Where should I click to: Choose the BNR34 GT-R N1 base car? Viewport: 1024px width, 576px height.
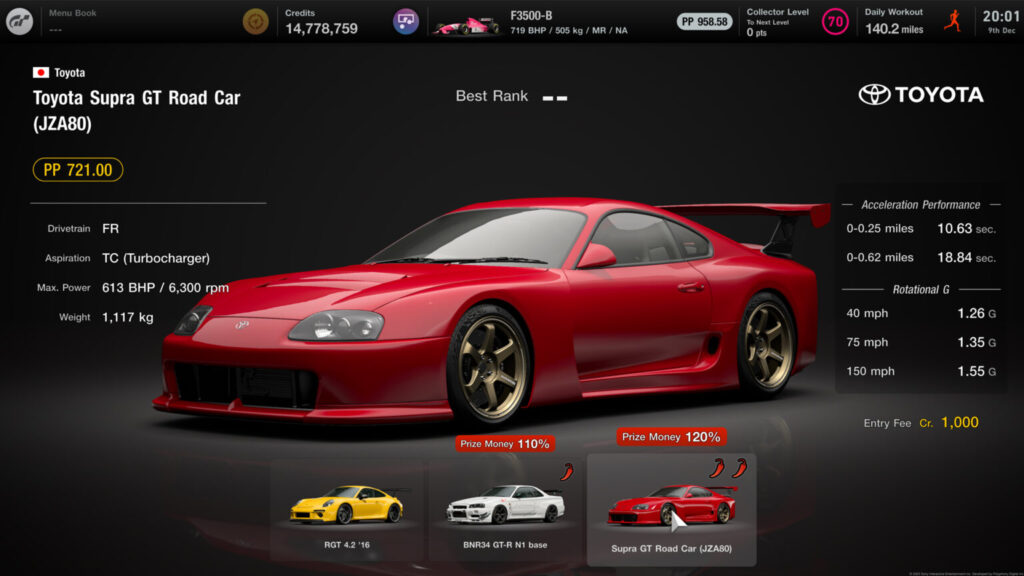(x=503, y=509)
